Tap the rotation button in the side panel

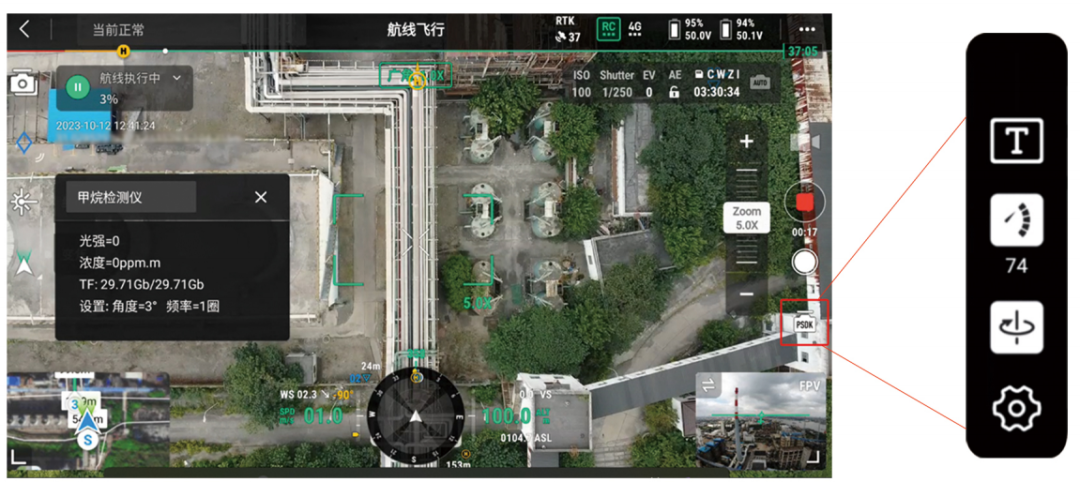click(x=1016, y=327)
